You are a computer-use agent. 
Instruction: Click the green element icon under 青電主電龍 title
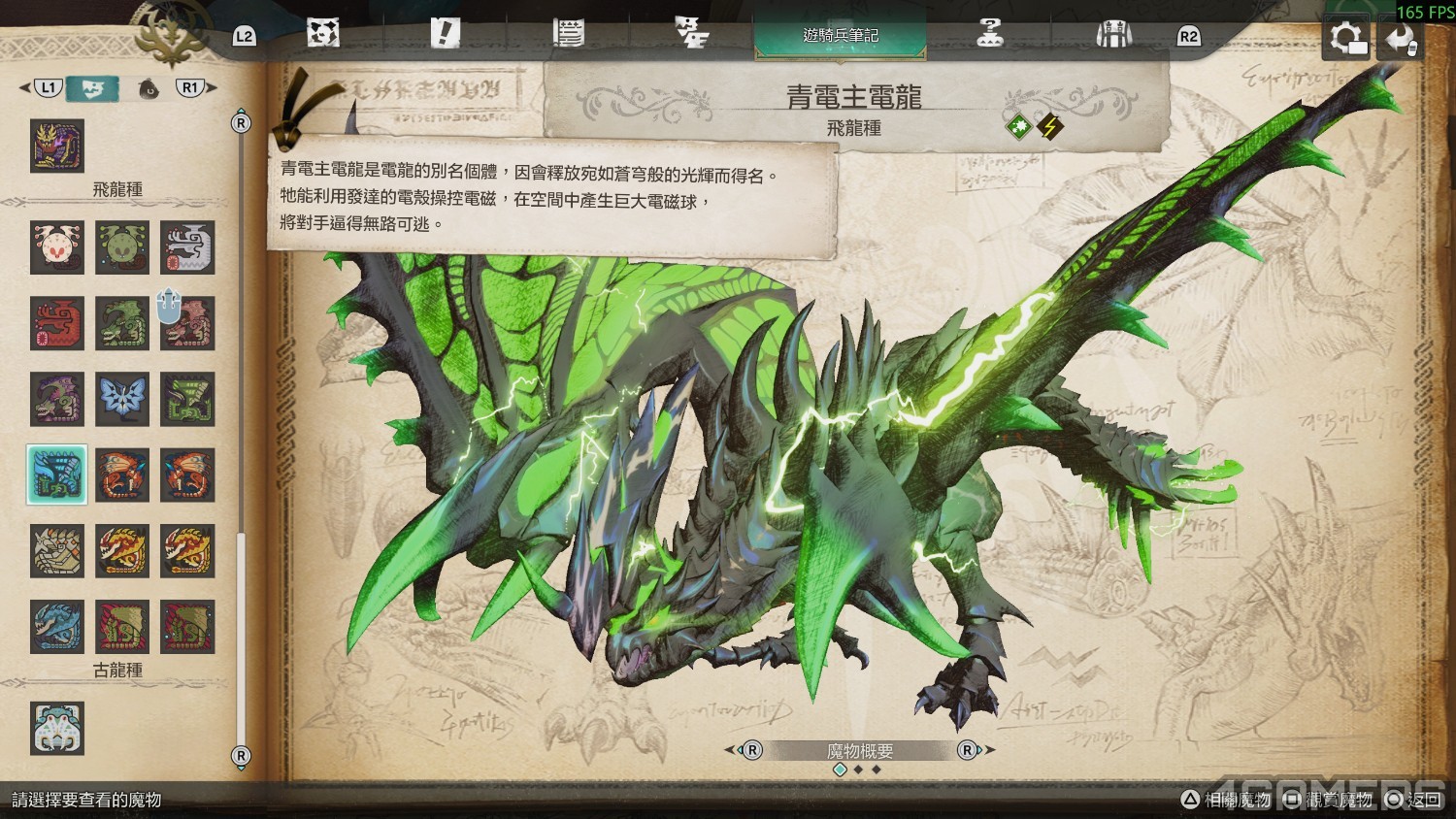[x=1017, y=124]
